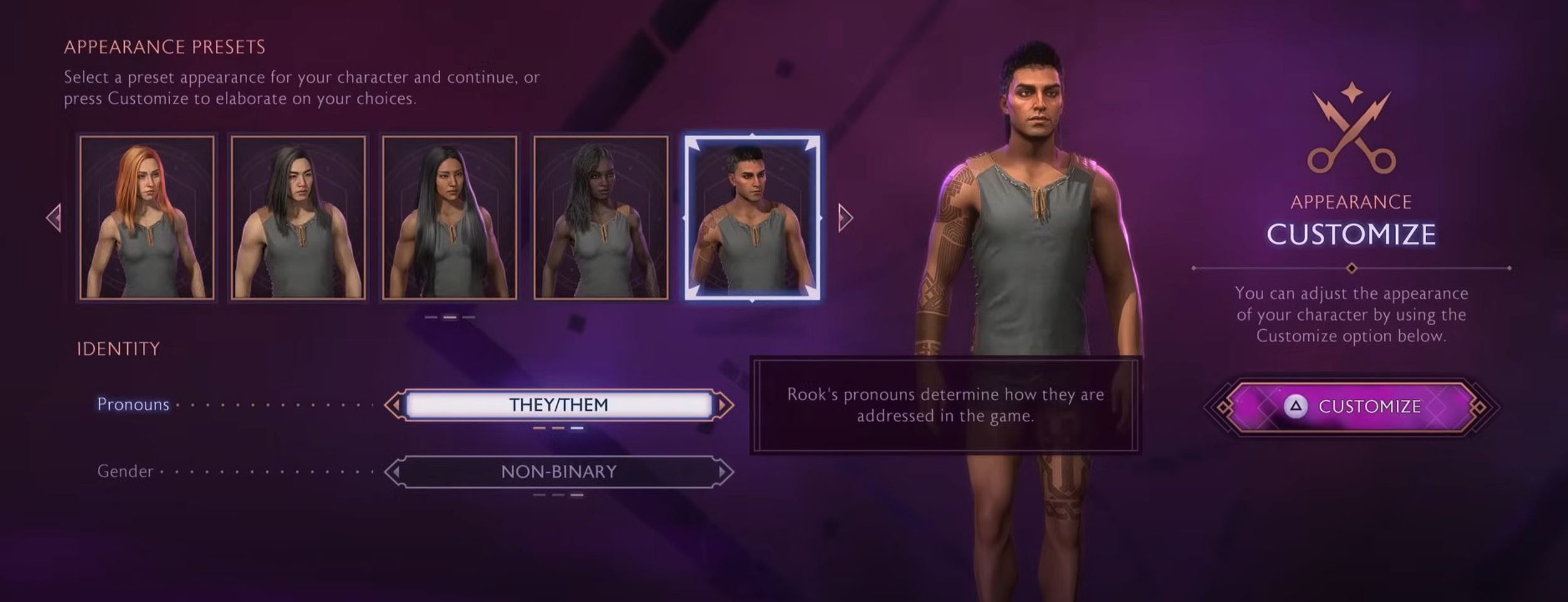Image resolution: width=1568 pixels, height=602 pixels.
Task: Show next appearance presets with right arrow
Action: pyautogui.click(x=845, y=218)
